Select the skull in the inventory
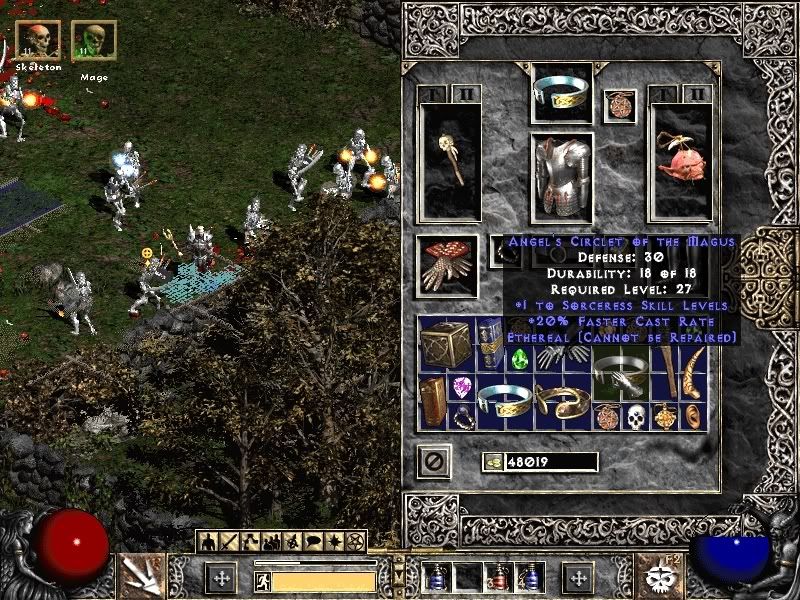Image resolution: width=800 pixels, height=600 pixels. coord(636,415)
